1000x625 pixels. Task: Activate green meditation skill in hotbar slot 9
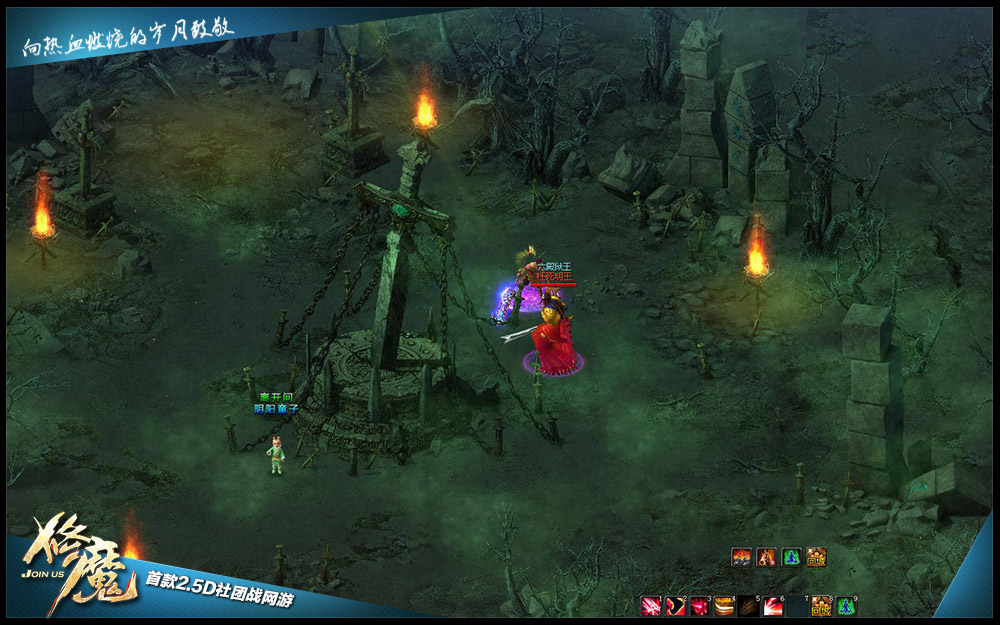[846, 606]
